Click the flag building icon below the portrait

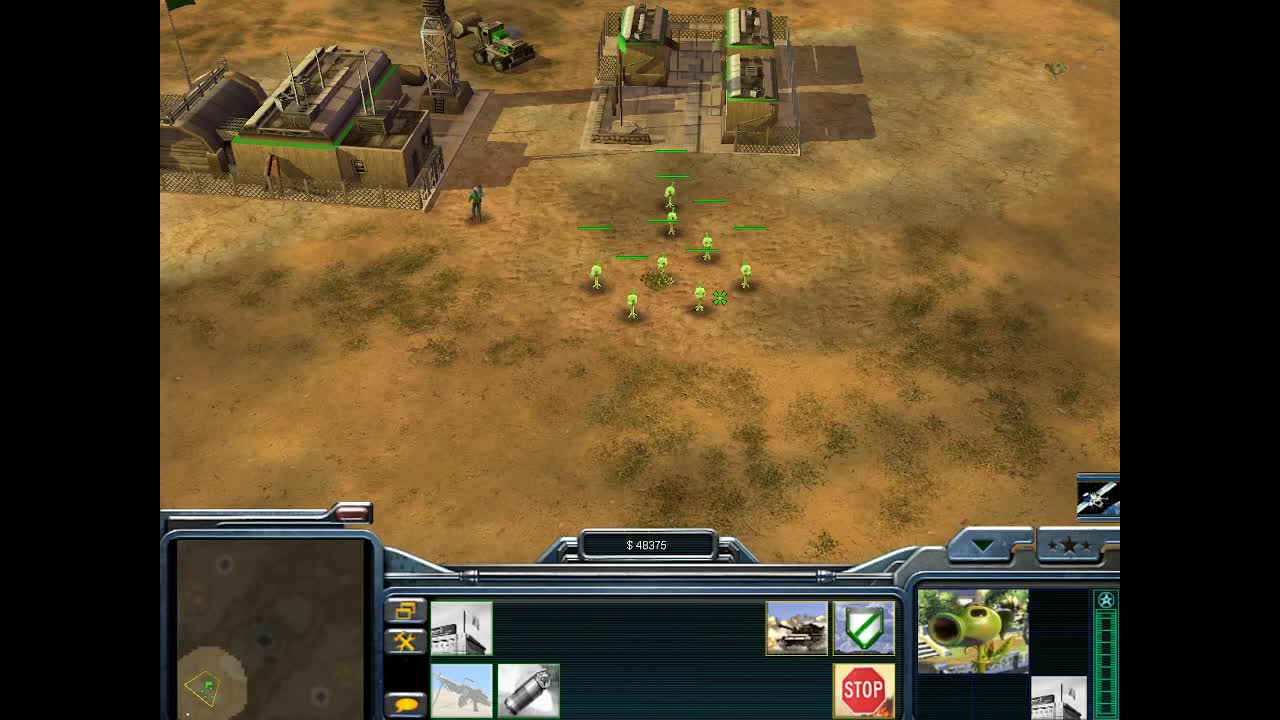point(1058,698)
